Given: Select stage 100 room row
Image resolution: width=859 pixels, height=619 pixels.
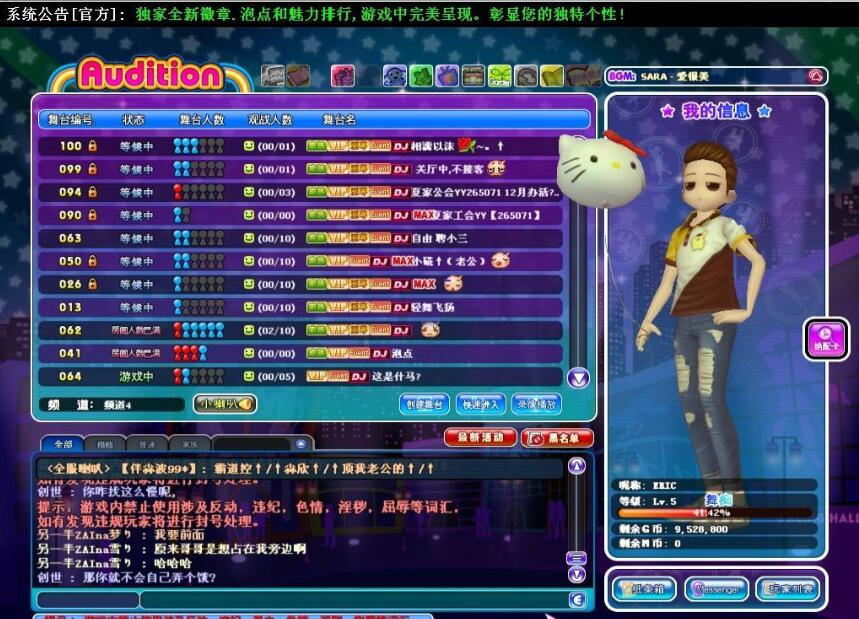Looking at the screenshot, I should tap(300, 146).
